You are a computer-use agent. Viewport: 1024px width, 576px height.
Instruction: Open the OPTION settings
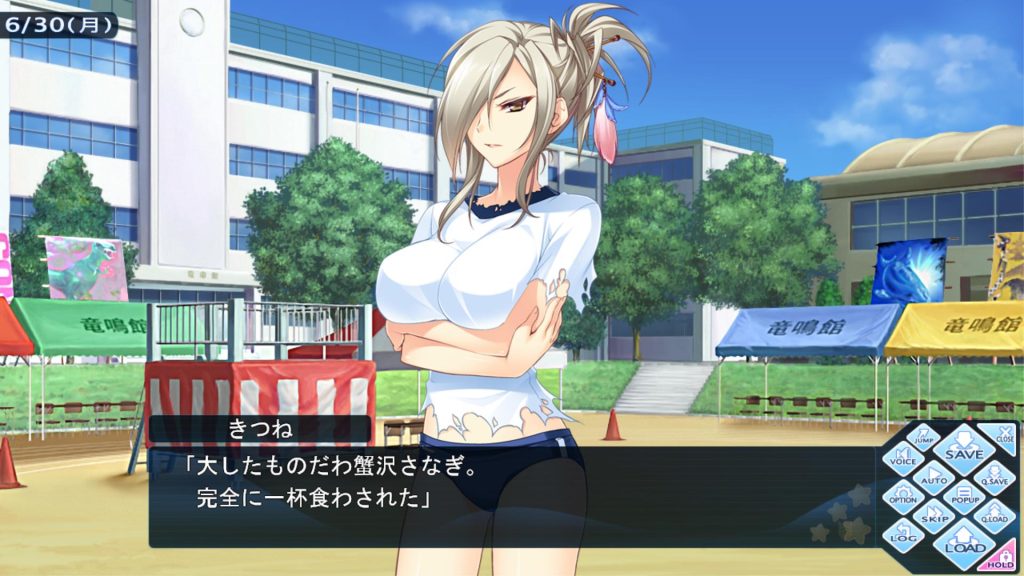903,496
